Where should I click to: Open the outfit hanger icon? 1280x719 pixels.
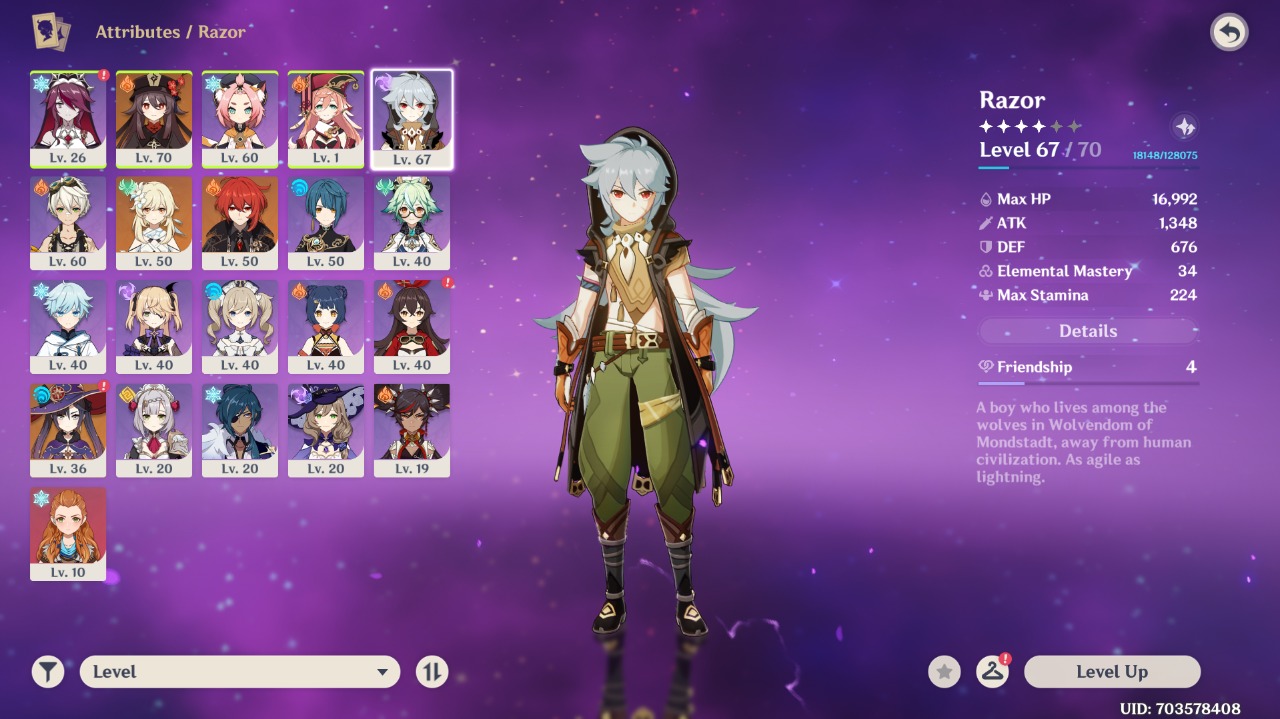pos(992,672)
